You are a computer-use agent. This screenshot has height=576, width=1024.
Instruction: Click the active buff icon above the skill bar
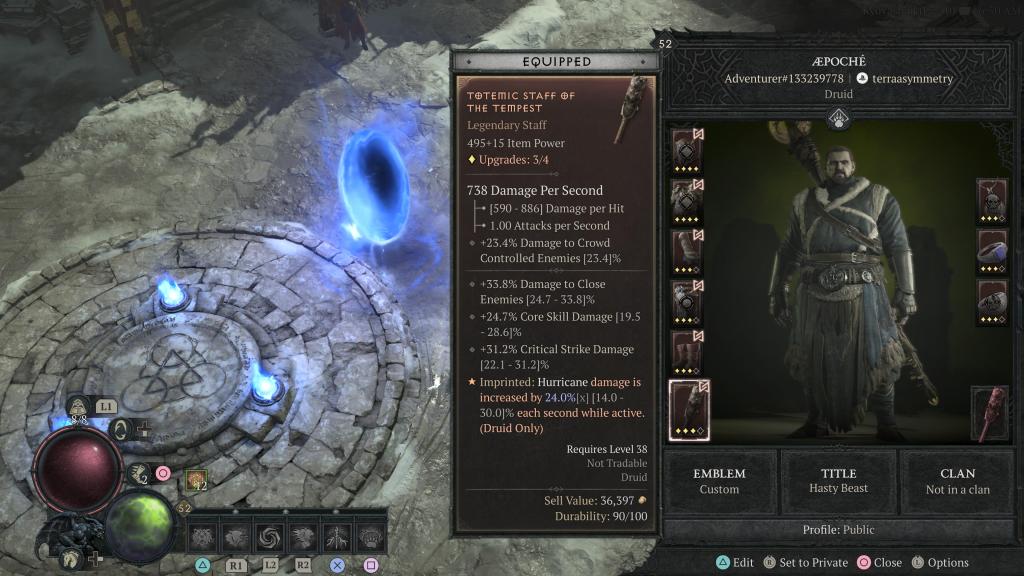(196, 481)
